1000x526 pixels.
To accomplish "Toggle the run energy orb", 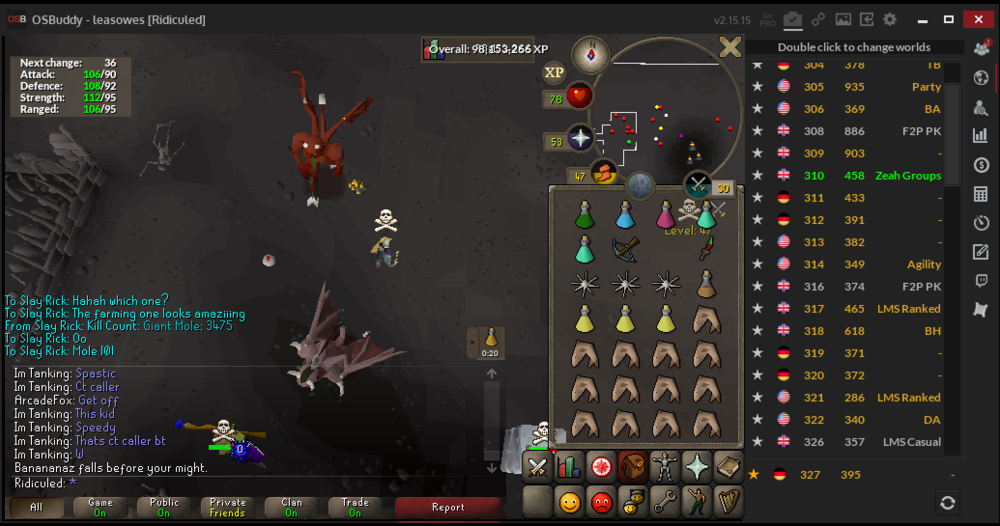I will [603, 173].
